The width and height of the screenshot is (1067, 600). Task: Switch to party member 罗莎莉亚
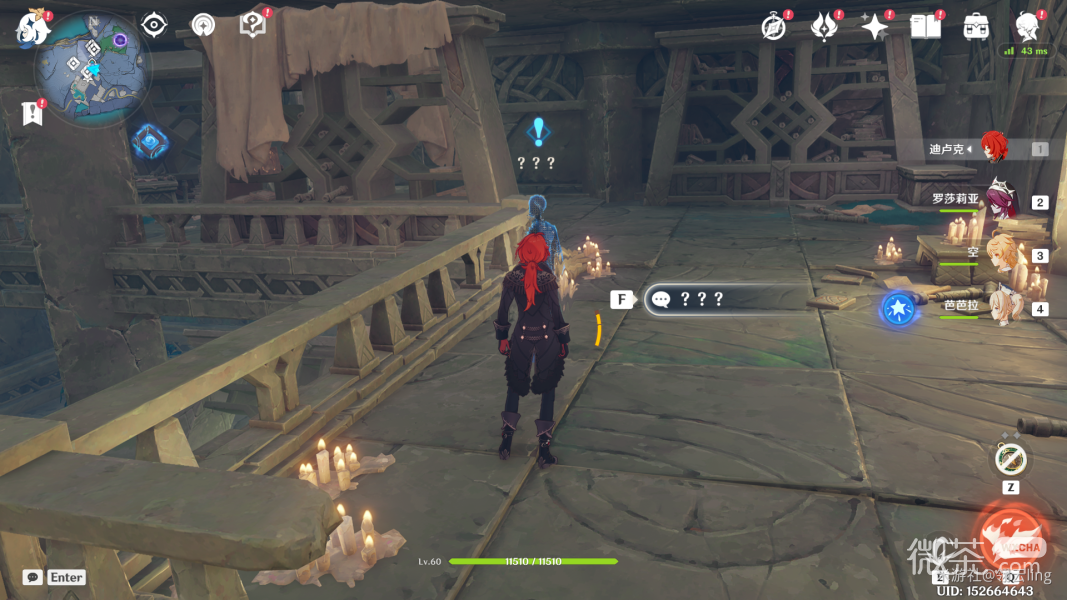1000,198
